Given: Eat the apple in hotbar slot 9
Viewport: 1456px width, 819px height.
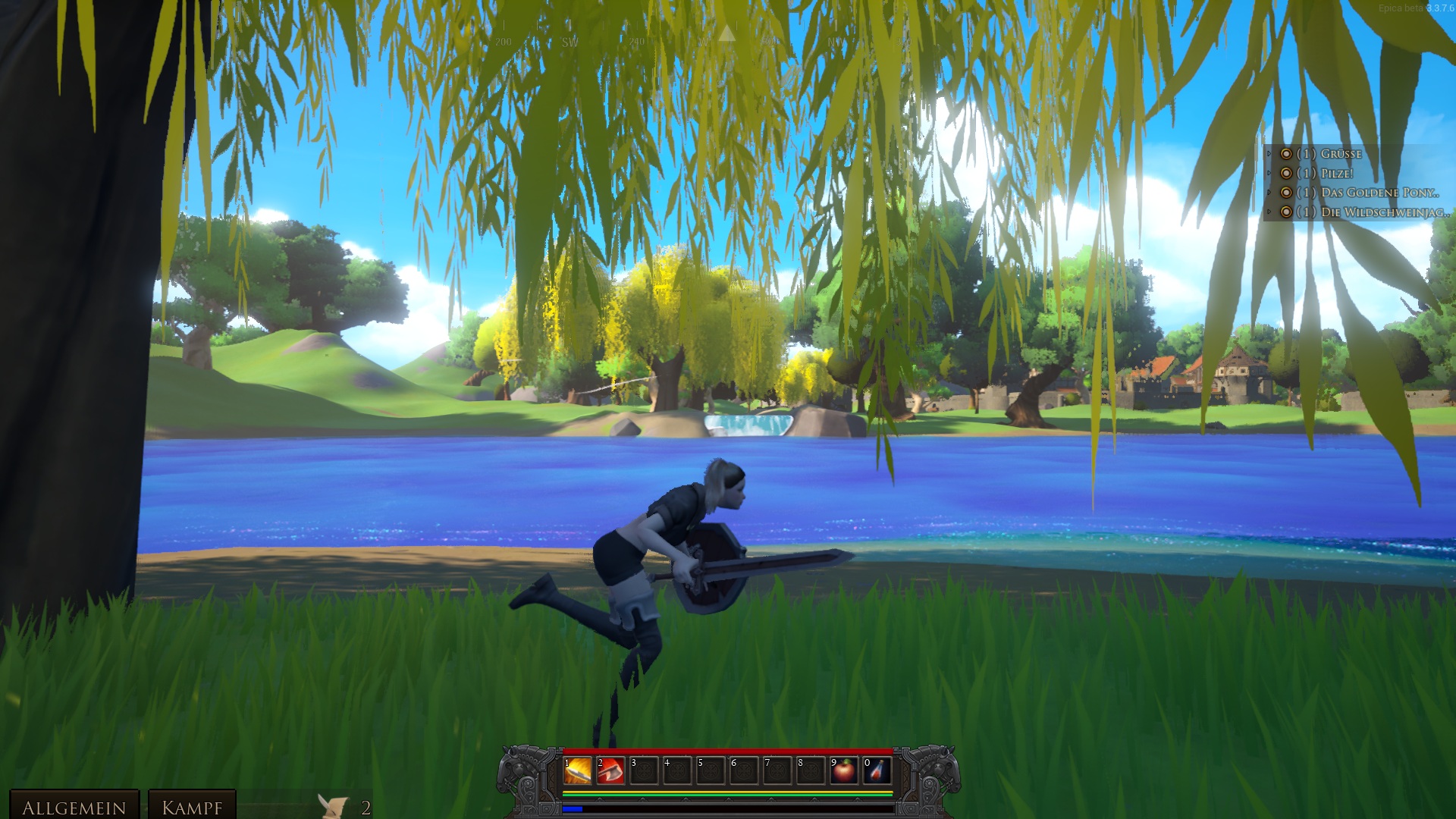Looking at the screenshot, I should tap(843, 771).
